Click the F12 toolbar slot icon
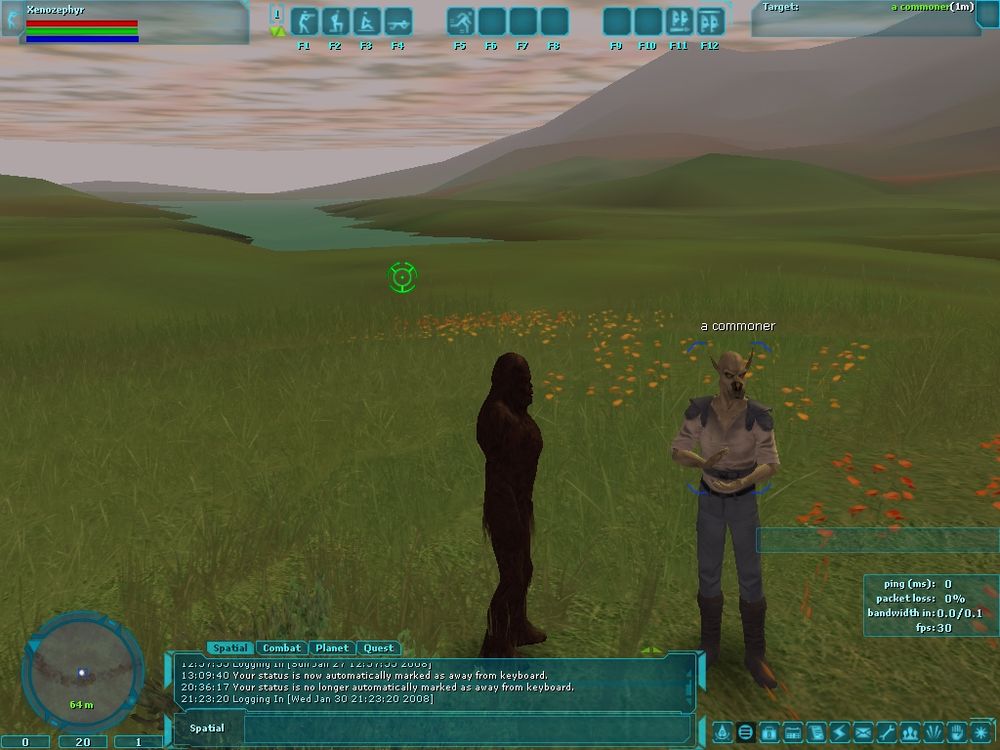Screen dimensions: 1000x750 click(710, 22)
